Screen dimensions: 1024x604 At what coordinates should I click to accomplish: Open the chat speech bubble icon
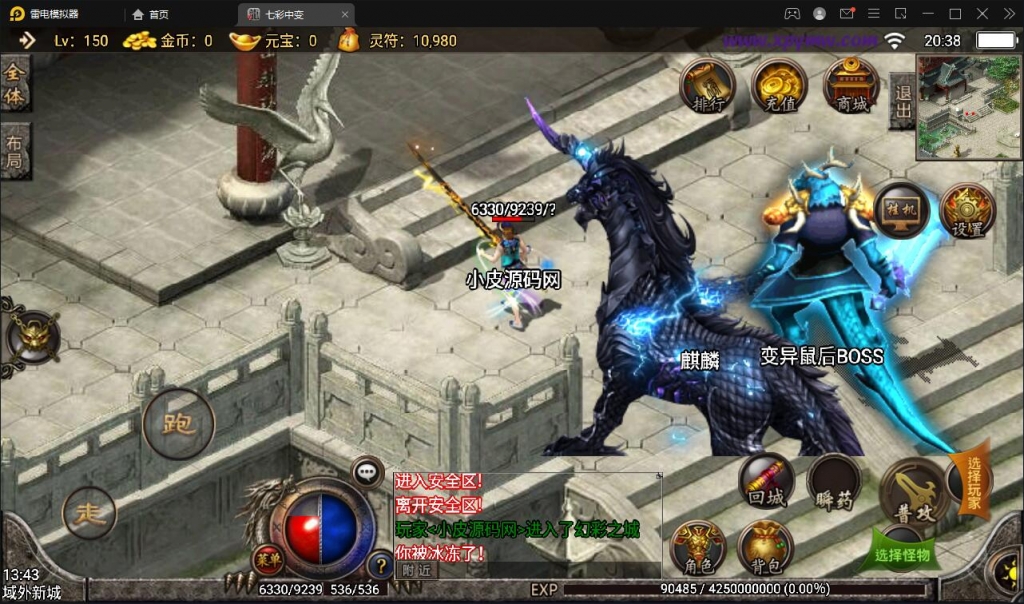coord(367,470)
